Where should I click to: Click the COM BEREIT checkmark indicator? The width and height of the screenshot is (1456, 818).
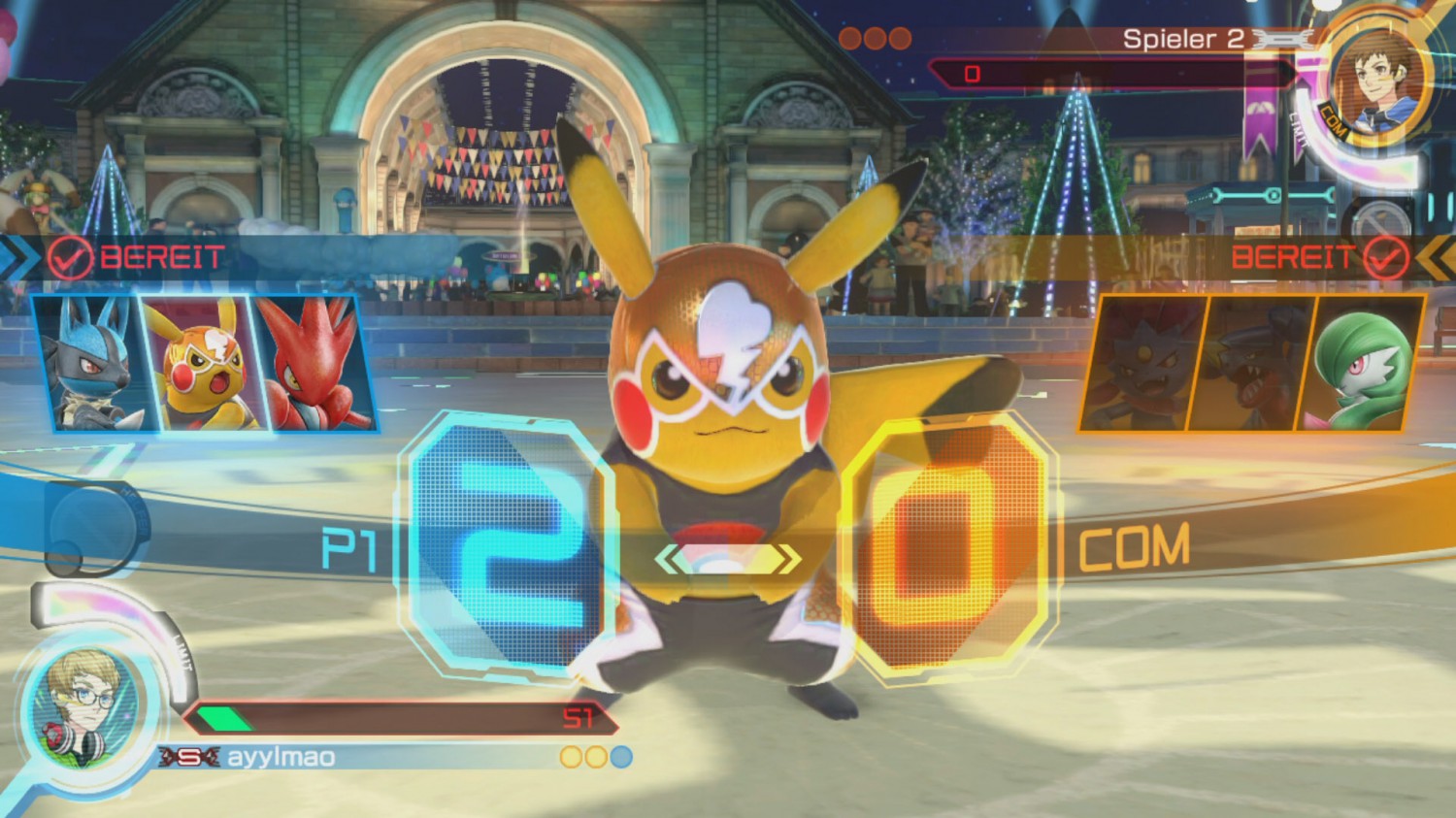(1385, 258)
